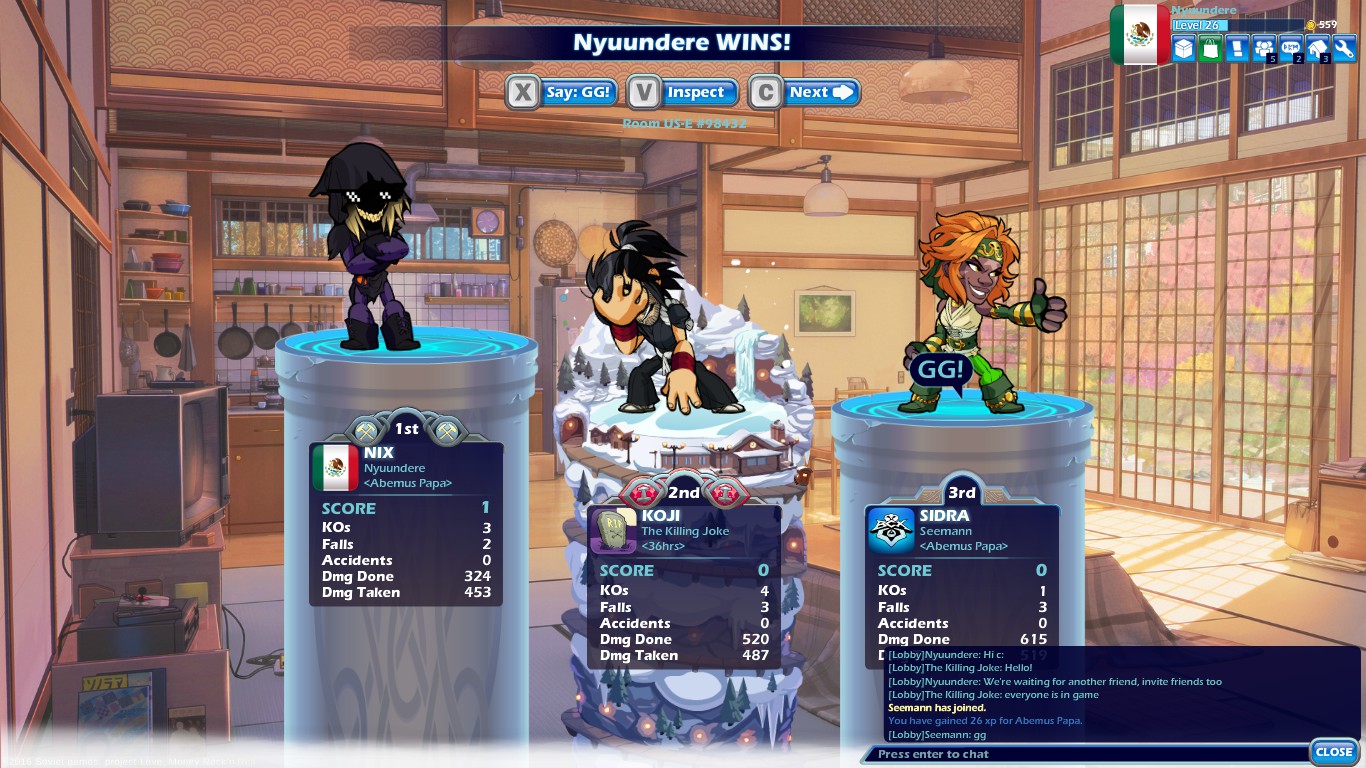
Task: View notifications via the exclamation mark icon
Action: tap(1236, 48)
